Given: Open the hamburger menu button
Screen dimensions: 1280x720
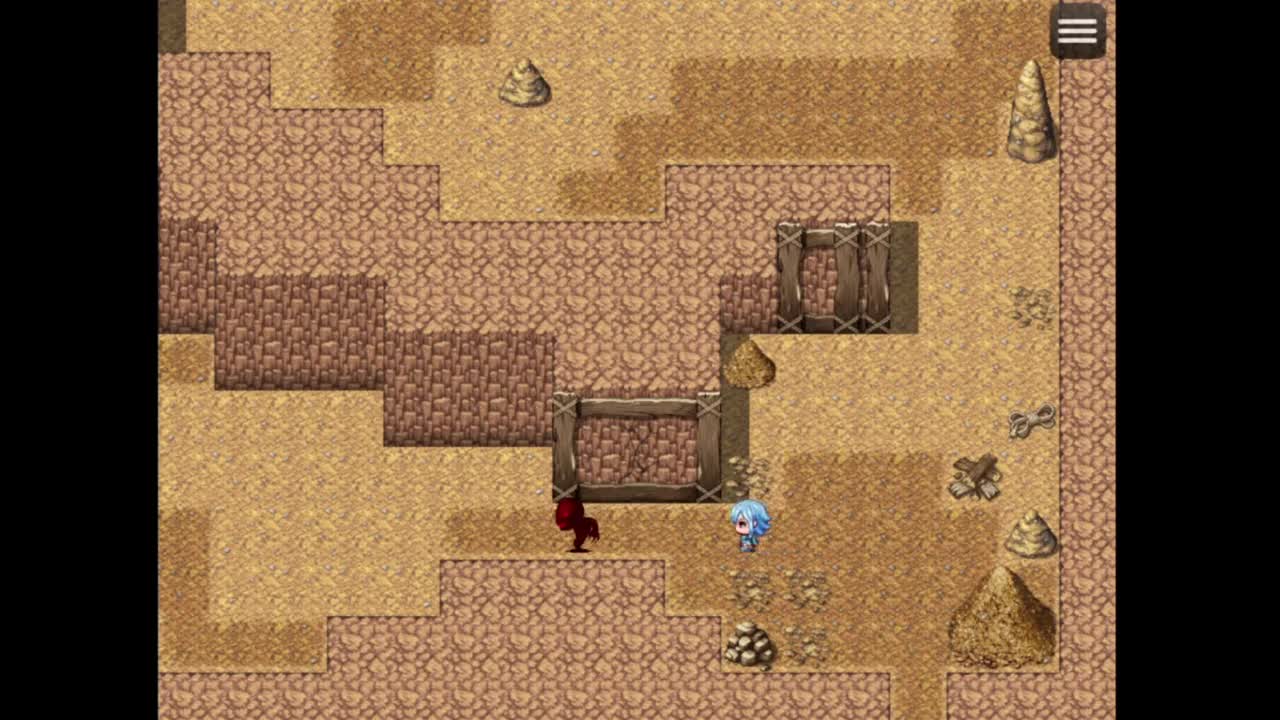Looking at the screenshot, I should point(1077,31).
